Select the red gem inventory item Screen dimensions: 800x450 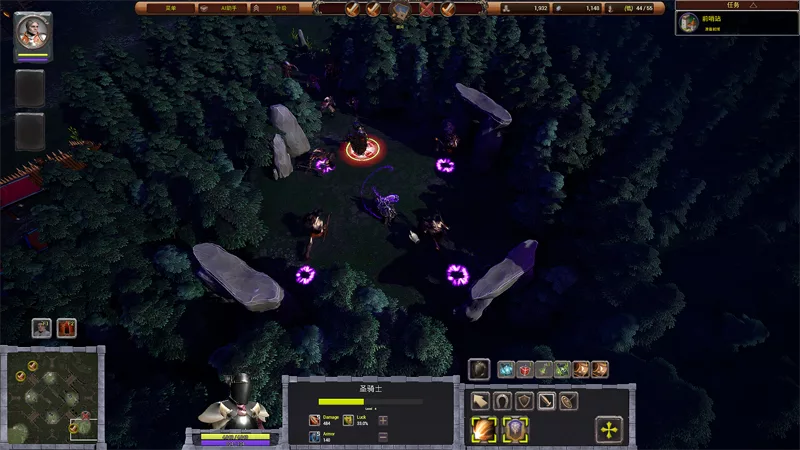(524, 370)
